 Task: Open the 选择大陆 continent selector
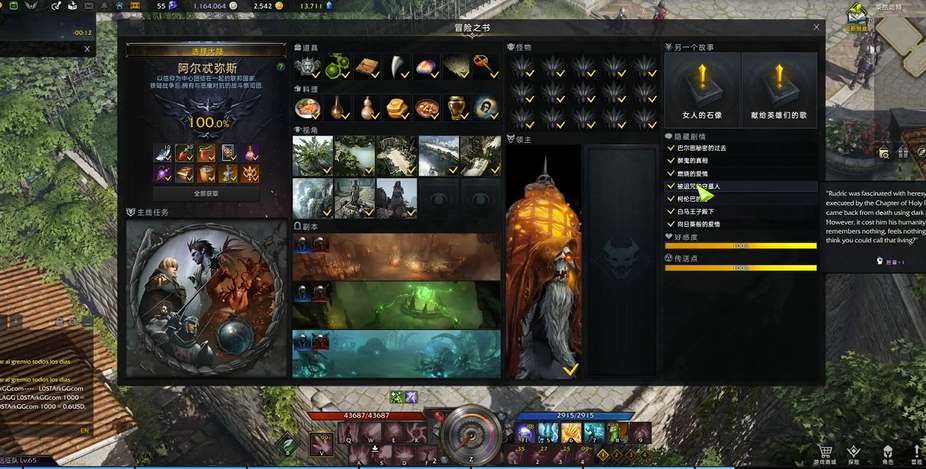[205, 52]
